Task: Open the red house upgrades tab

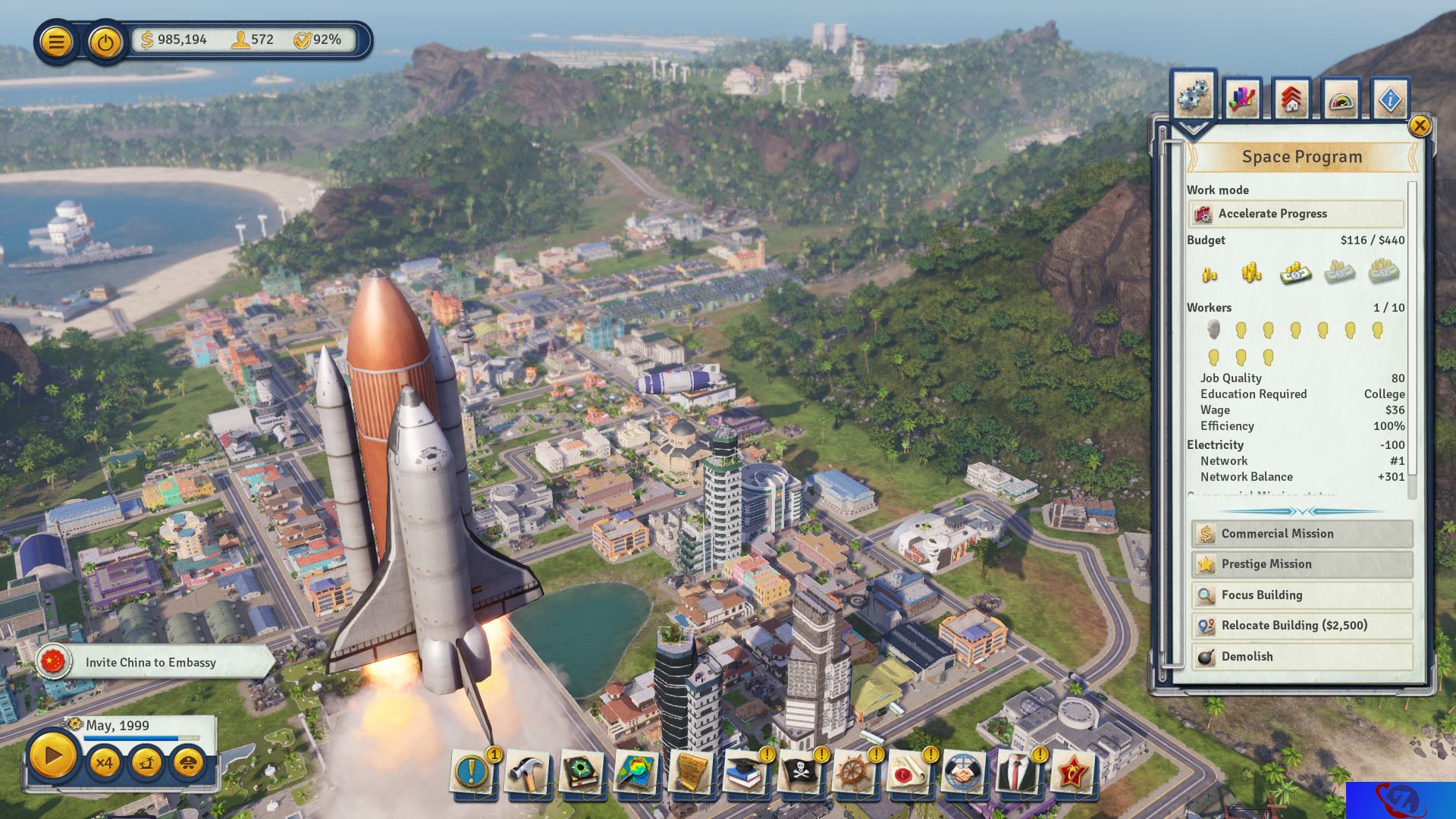Action: click(x=1291, y=99)
